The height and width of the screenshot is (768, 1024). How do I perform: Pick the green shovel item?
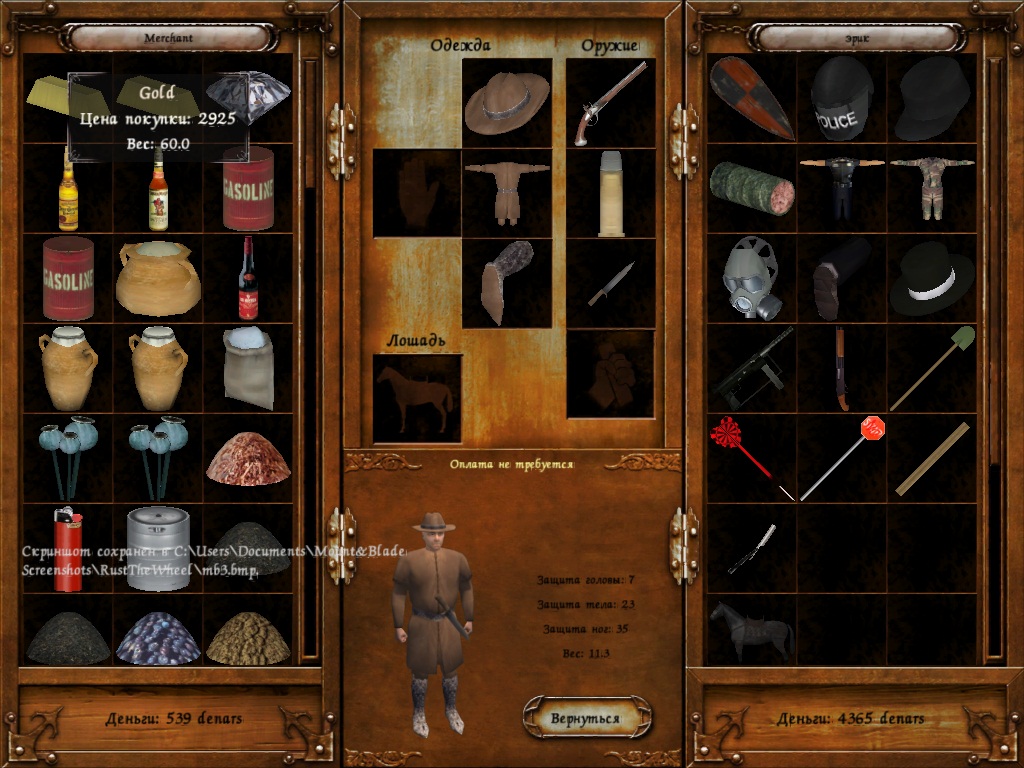(x=932, y=367)
